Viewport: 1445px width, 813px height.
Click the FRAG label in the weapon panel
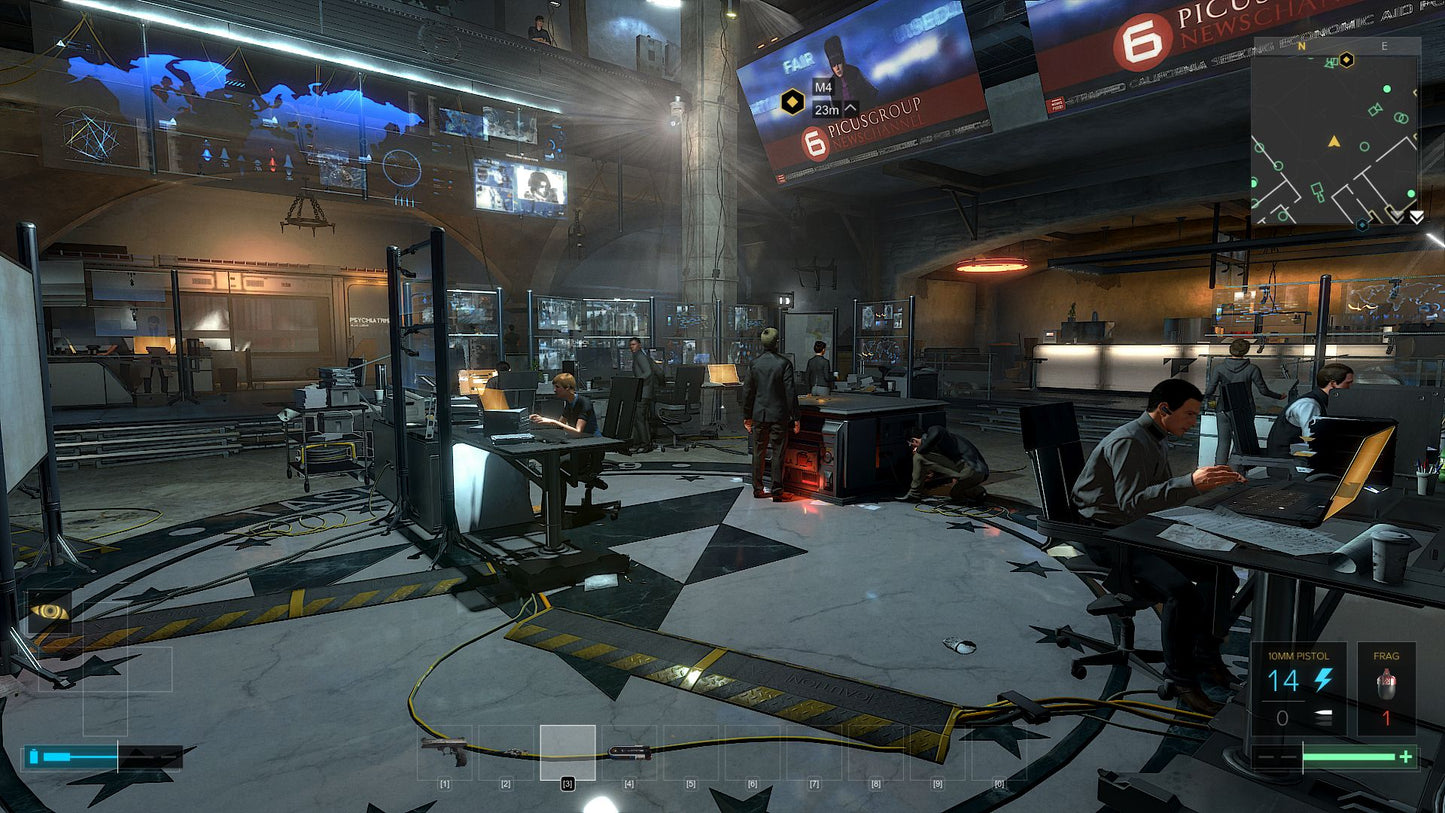1386,656
